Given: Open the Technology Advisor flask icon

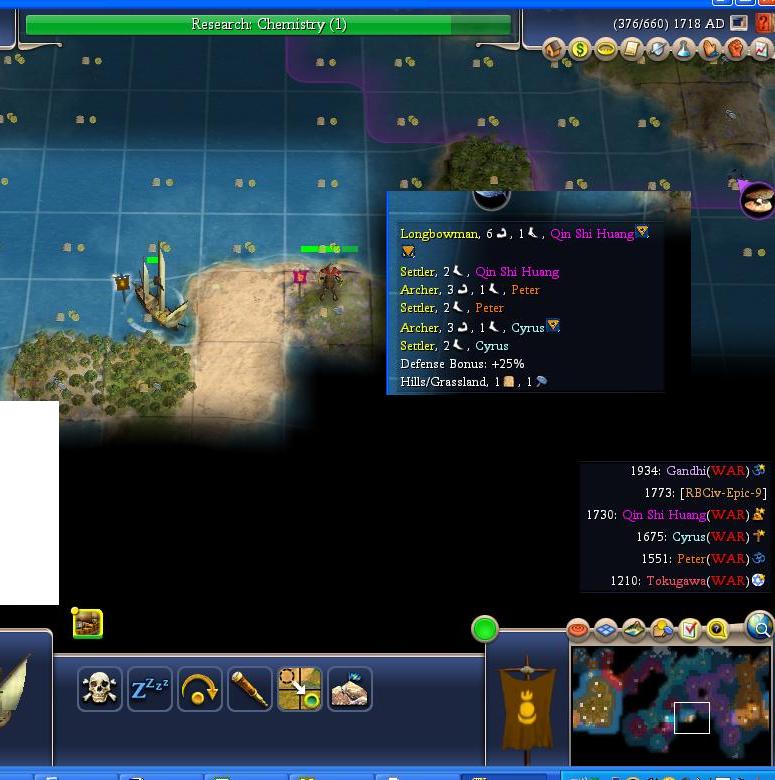Looking at the screenshot, I should [x=684, y=49].
